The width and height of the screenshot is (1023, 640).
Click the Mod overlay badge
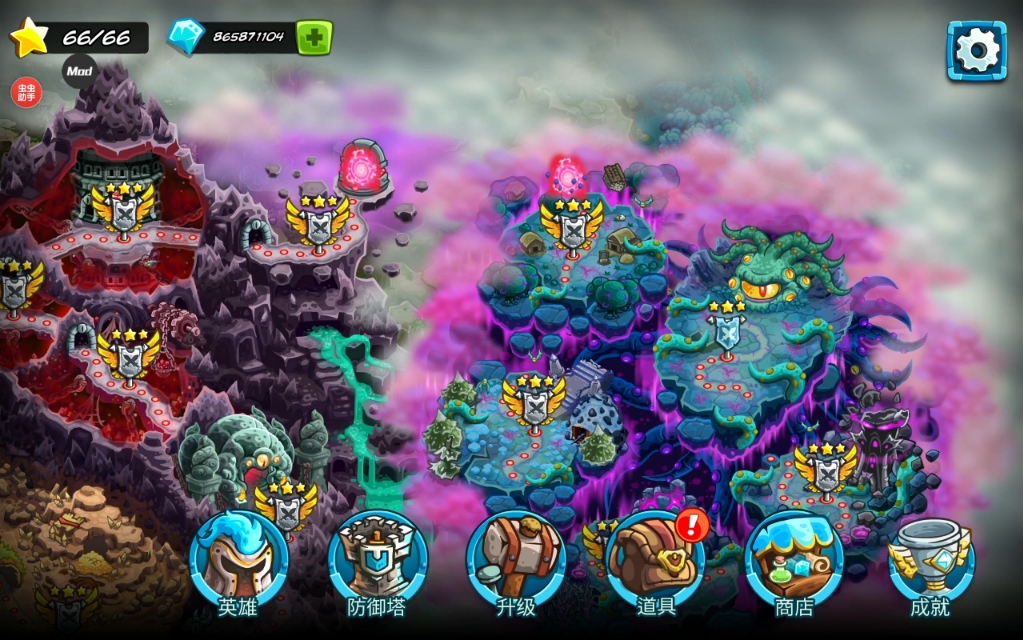pyautogui.click(x=79, y=71)
